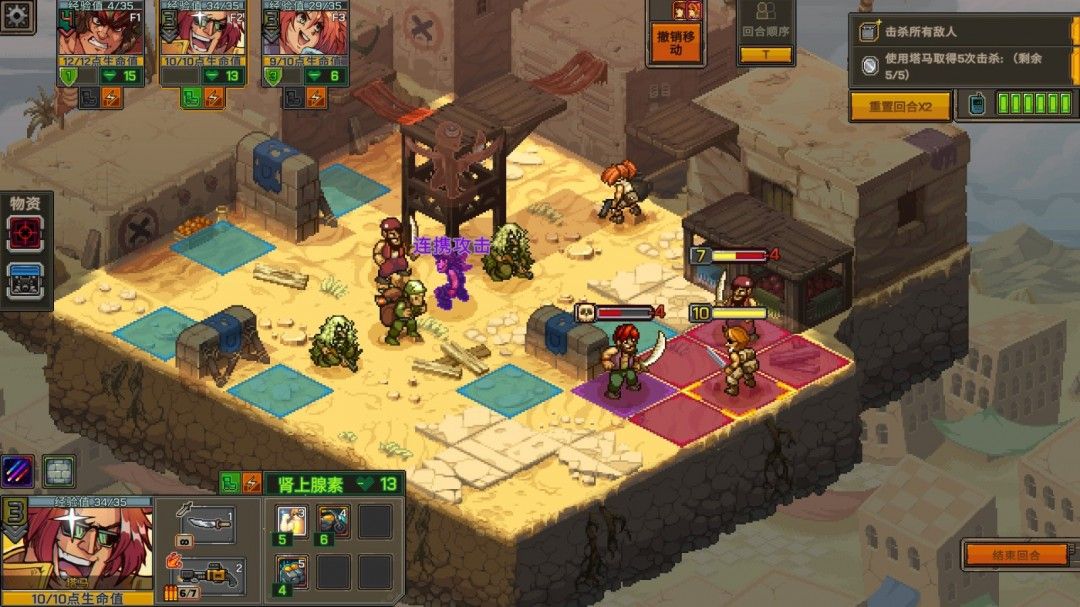Activate the stone wall skill icon
1080x607 pixels.
coord(59,470)
